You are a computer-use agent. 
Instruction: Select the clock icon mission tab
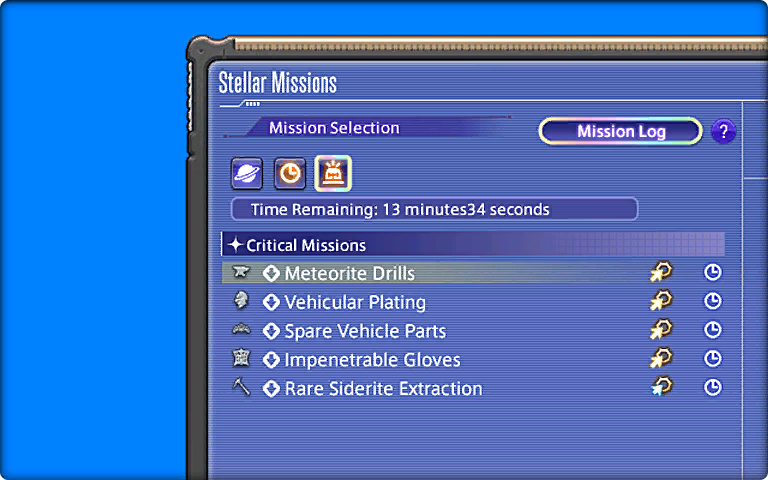(x=290, y=174)
